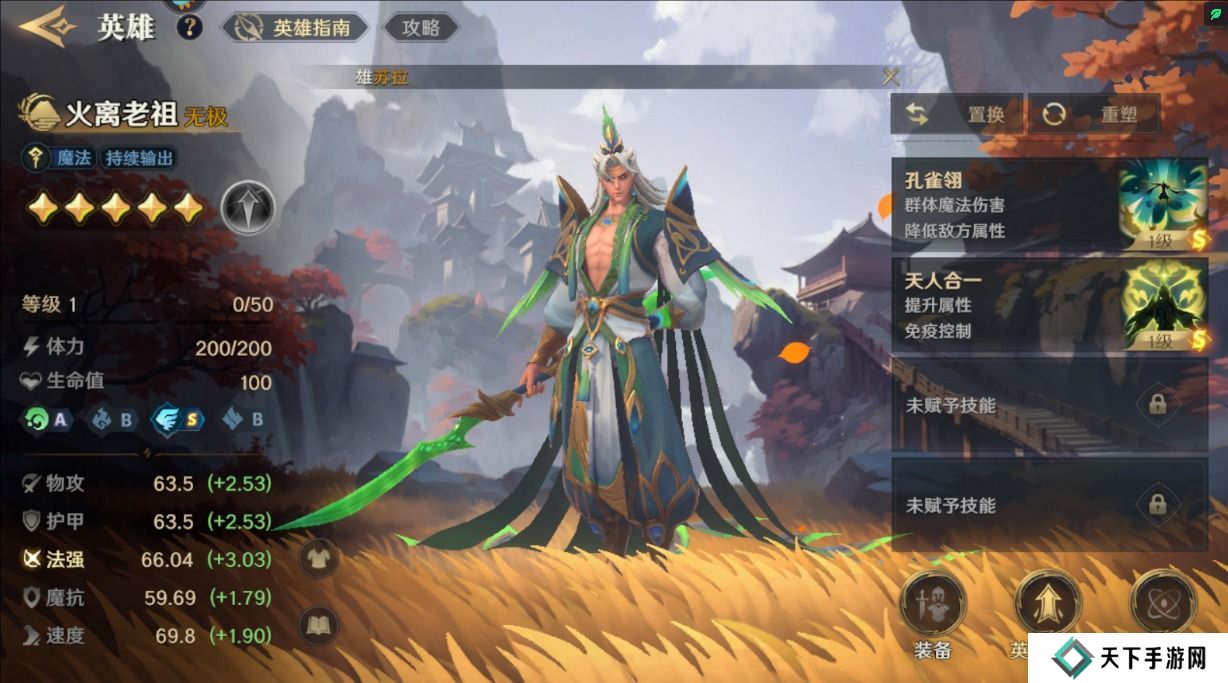The width and height of the screenshot is (1228, 683).
Task: Open the 攻略 strategy page
Action: [x=421, y=28]
